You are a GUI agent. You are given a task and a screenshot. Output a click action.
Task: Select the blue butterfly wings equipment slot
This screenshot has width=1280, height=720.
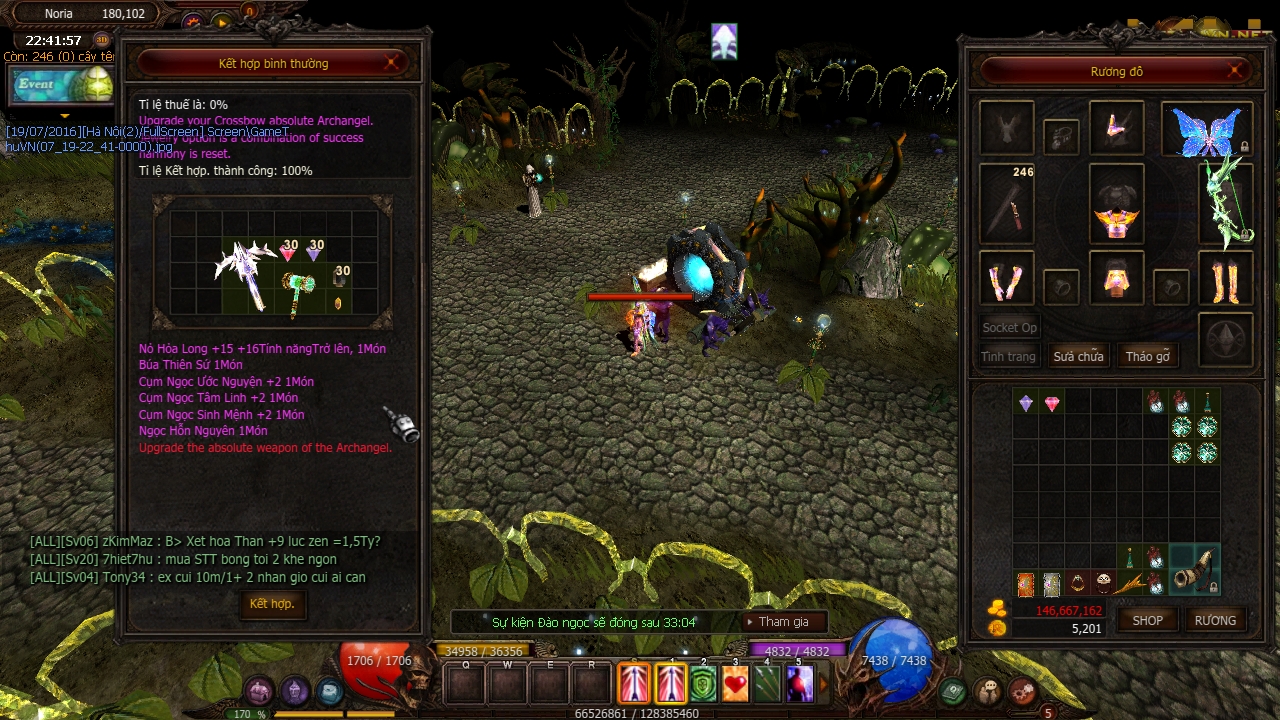pyautogui.click(x=1206, y=130)
